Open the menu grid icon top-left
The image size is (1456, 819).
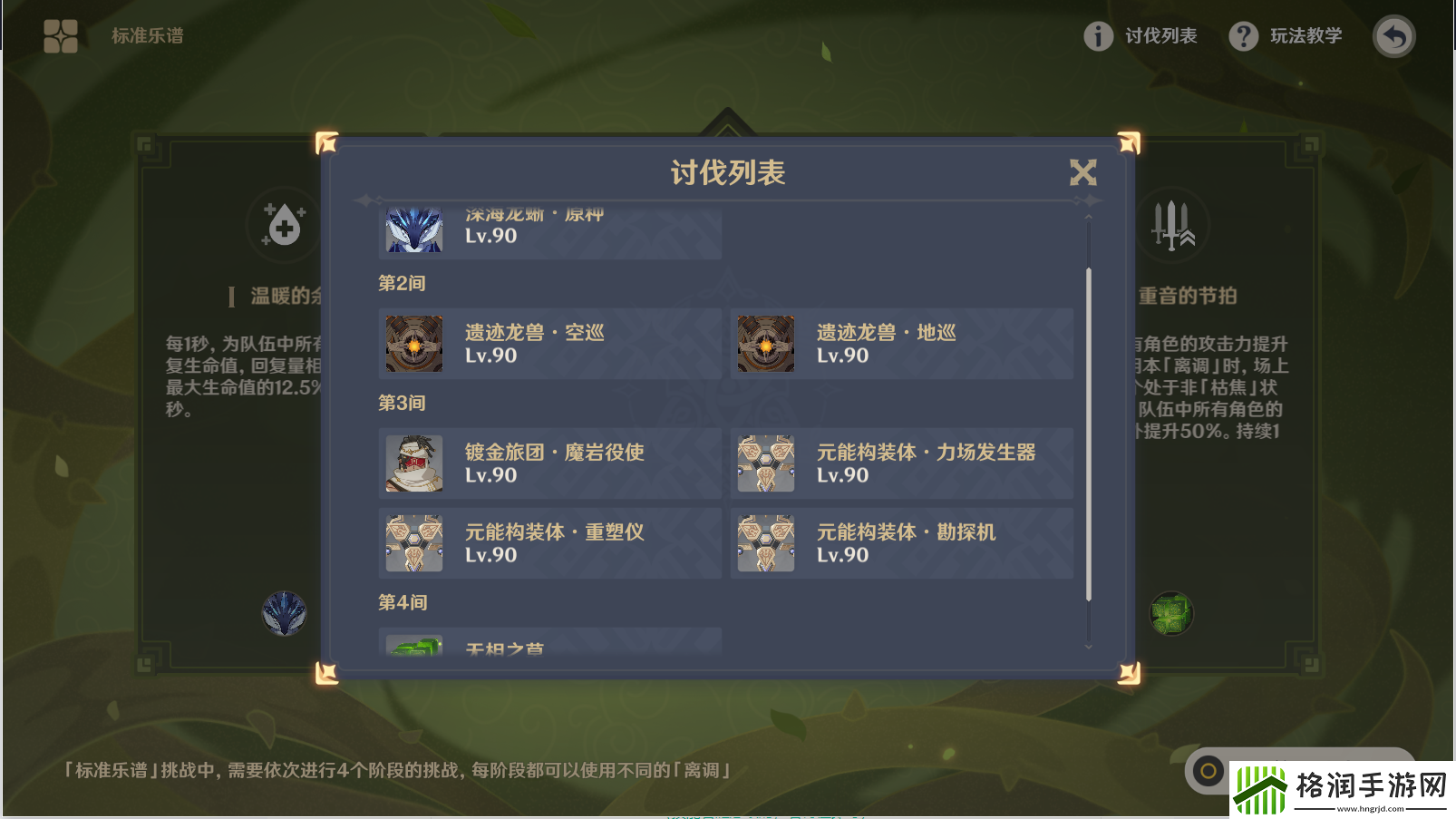pyautogui.click(x=60, y=37)
